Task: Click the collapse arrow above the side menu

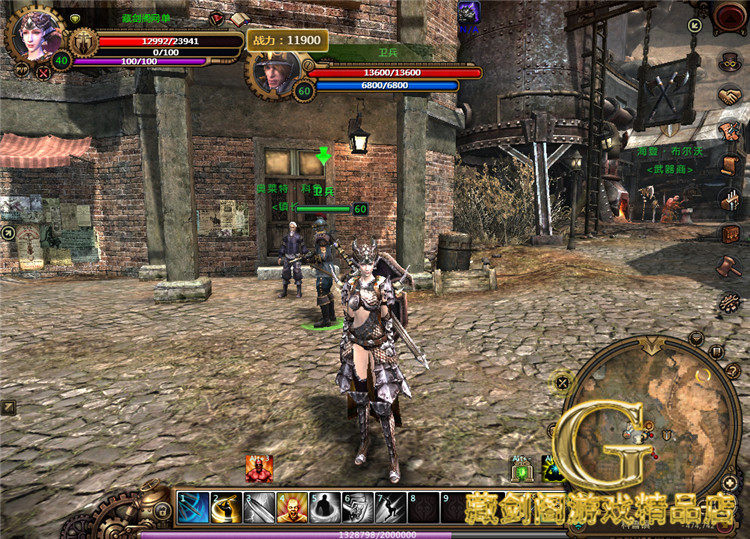Action: tap(694, 24)
